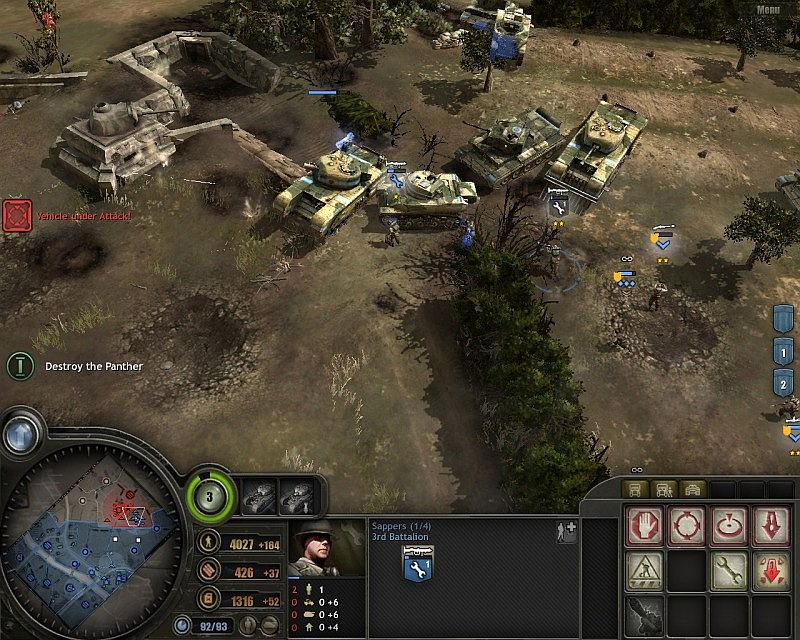
Task: Activate the red padlock-arrow ability
Action: tap(771, 569)
